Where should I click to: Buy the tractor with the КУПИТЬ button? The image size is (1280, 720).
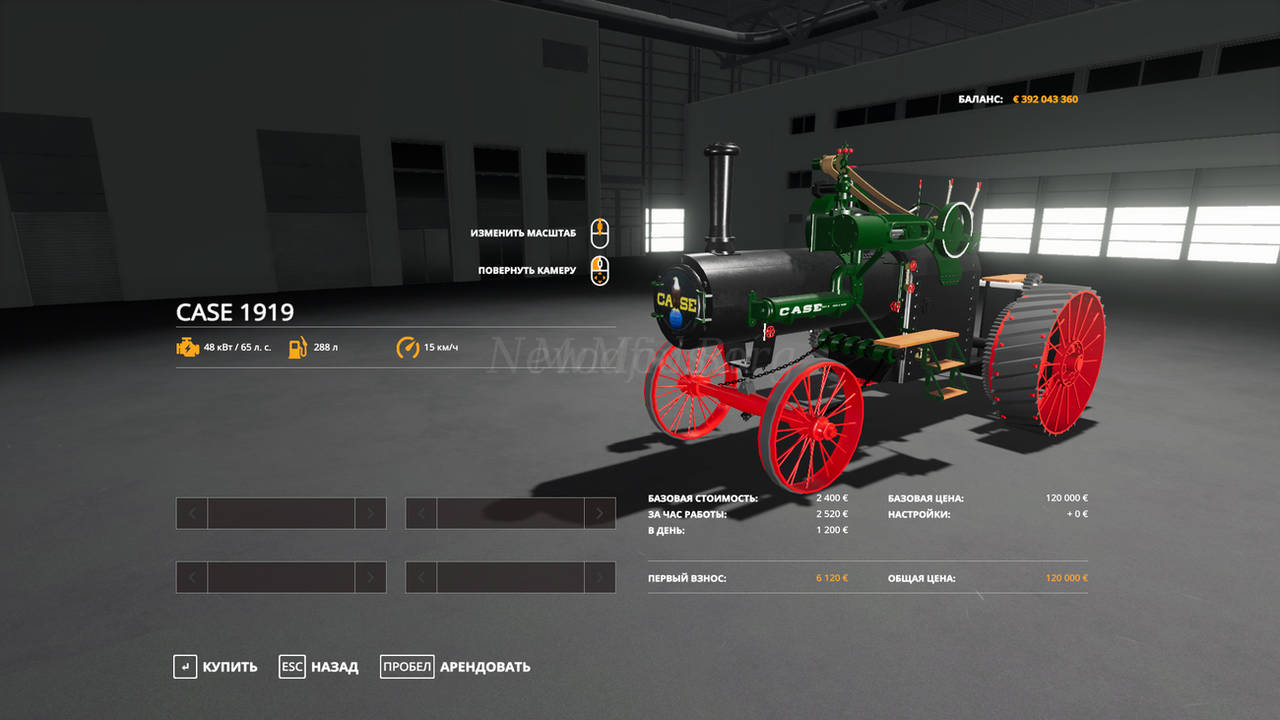point(216,667)
